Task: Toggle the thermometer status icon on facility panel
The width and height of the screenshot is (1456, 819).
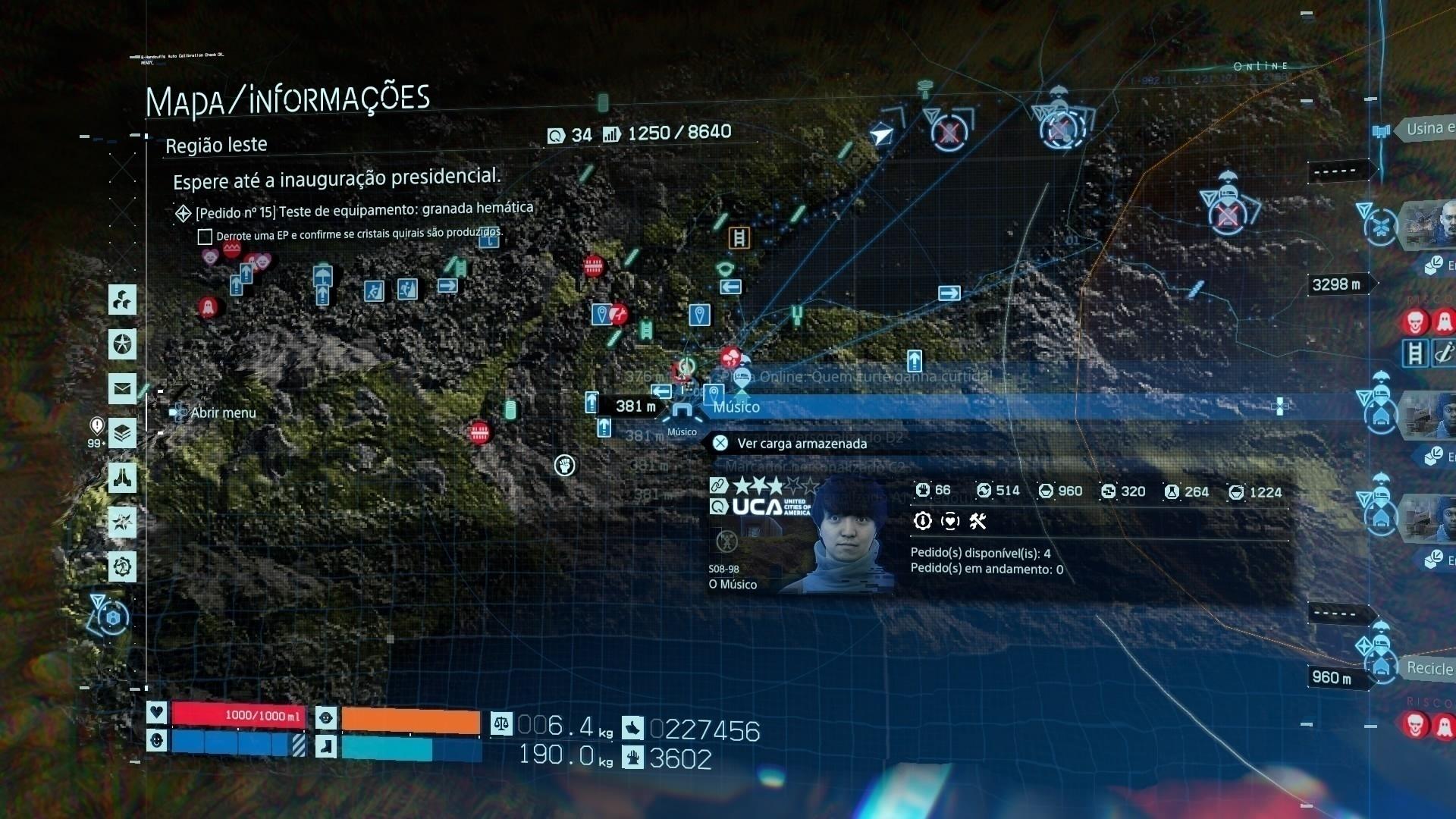Action: point(922,522)
